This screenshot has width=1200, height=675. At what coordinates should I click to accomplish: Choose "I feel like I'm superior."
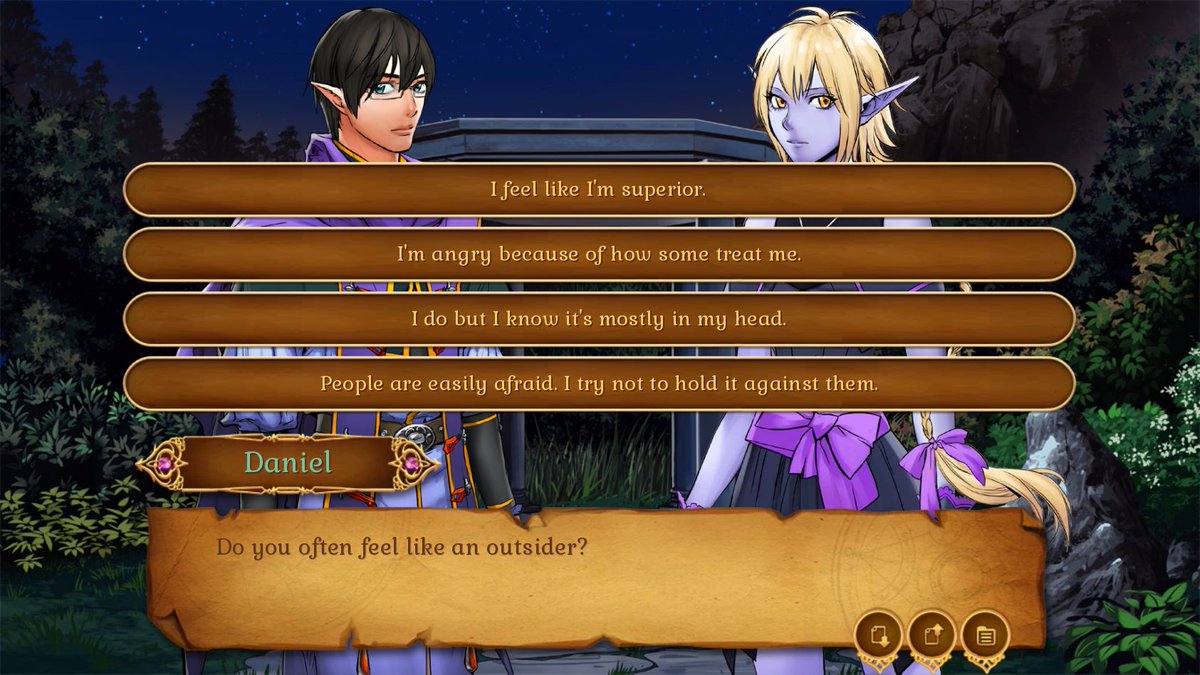pos(598,189)
